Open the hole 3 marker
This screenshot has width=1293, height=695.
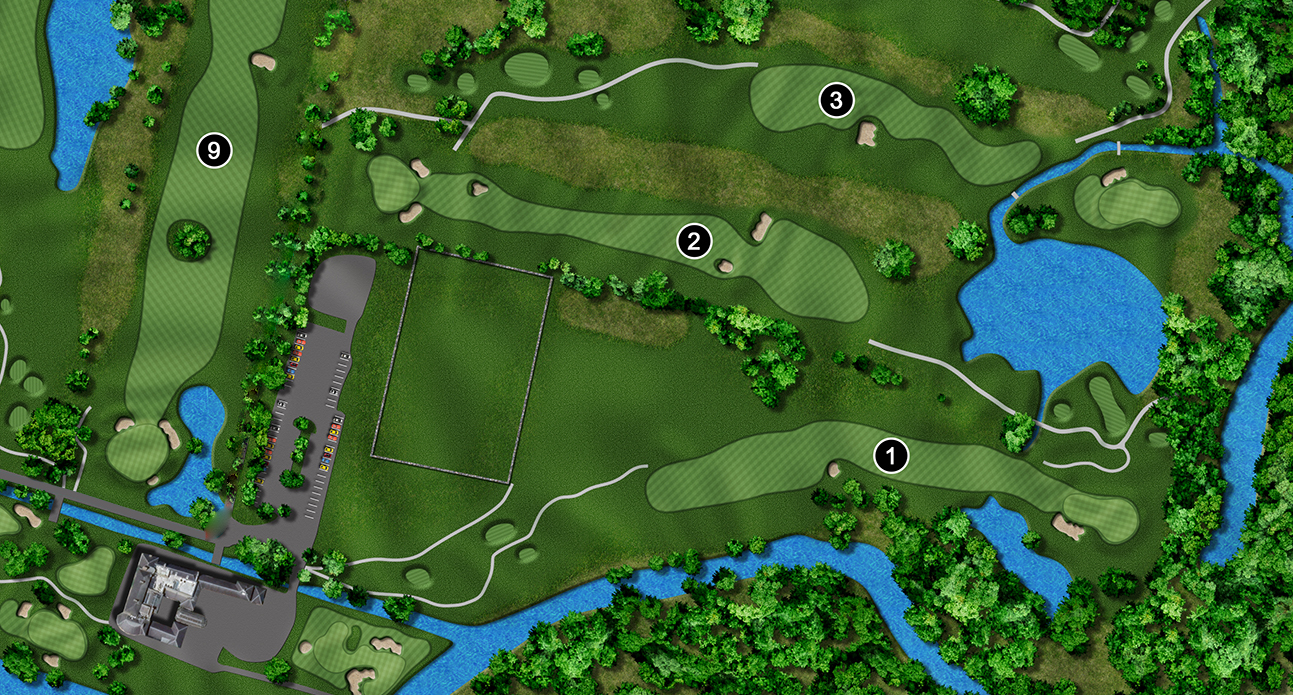(x=836, y=99)
